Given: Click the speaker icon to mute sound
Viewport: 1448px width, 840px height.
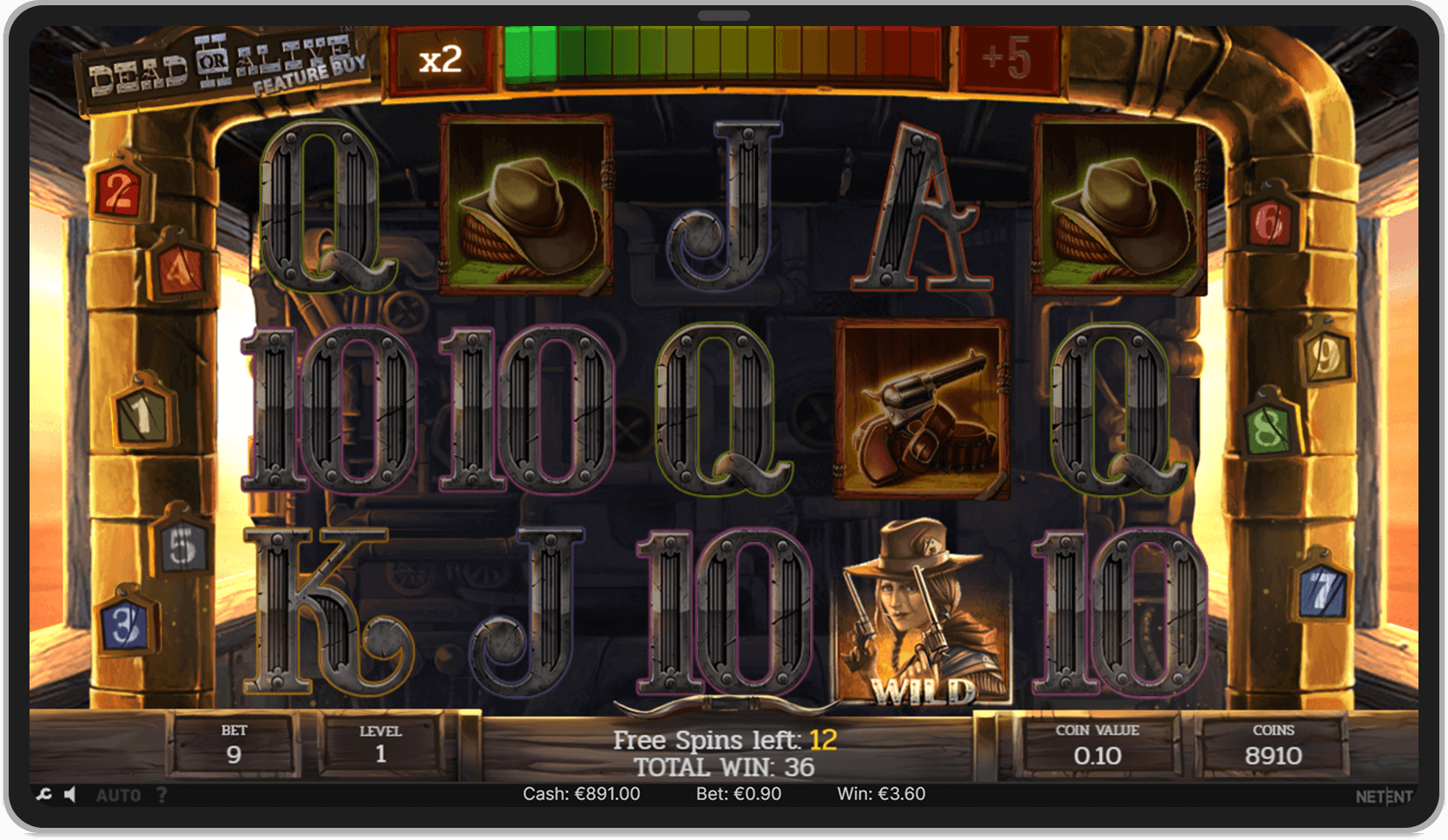Looking at the screenshot, I should pos(69,793).
